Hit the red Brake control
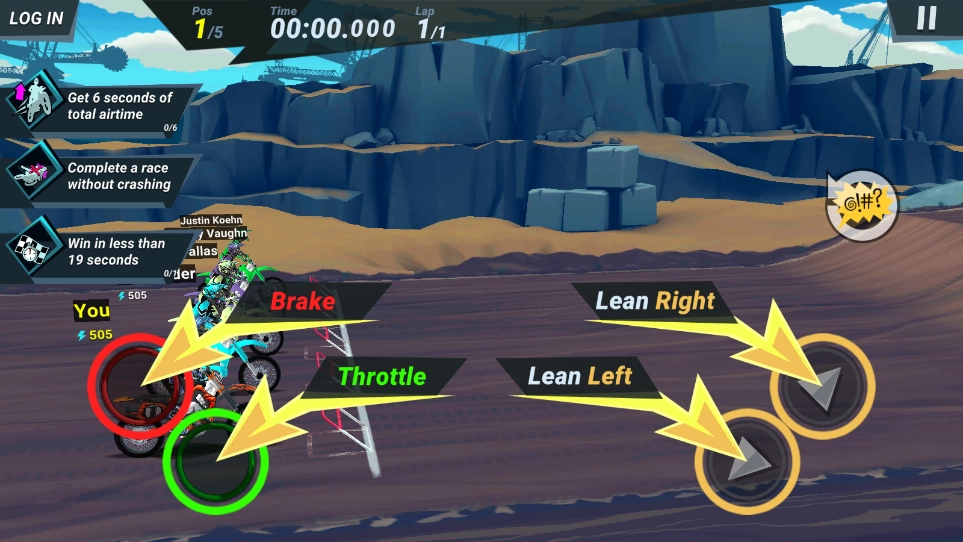The height and width of the screenshot is (542, 963). [140, 384]
